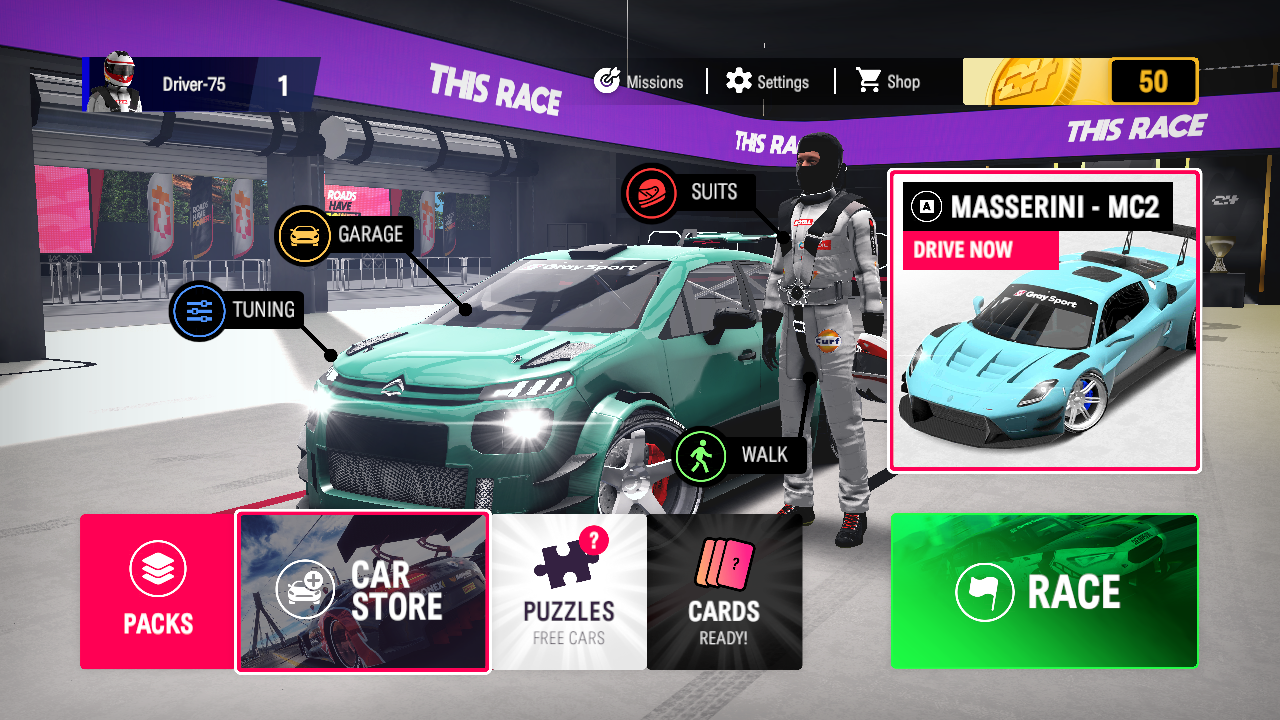Activate Walk mode
Image resolution: width=1280 pixels, height=720 pixels.
741,456
